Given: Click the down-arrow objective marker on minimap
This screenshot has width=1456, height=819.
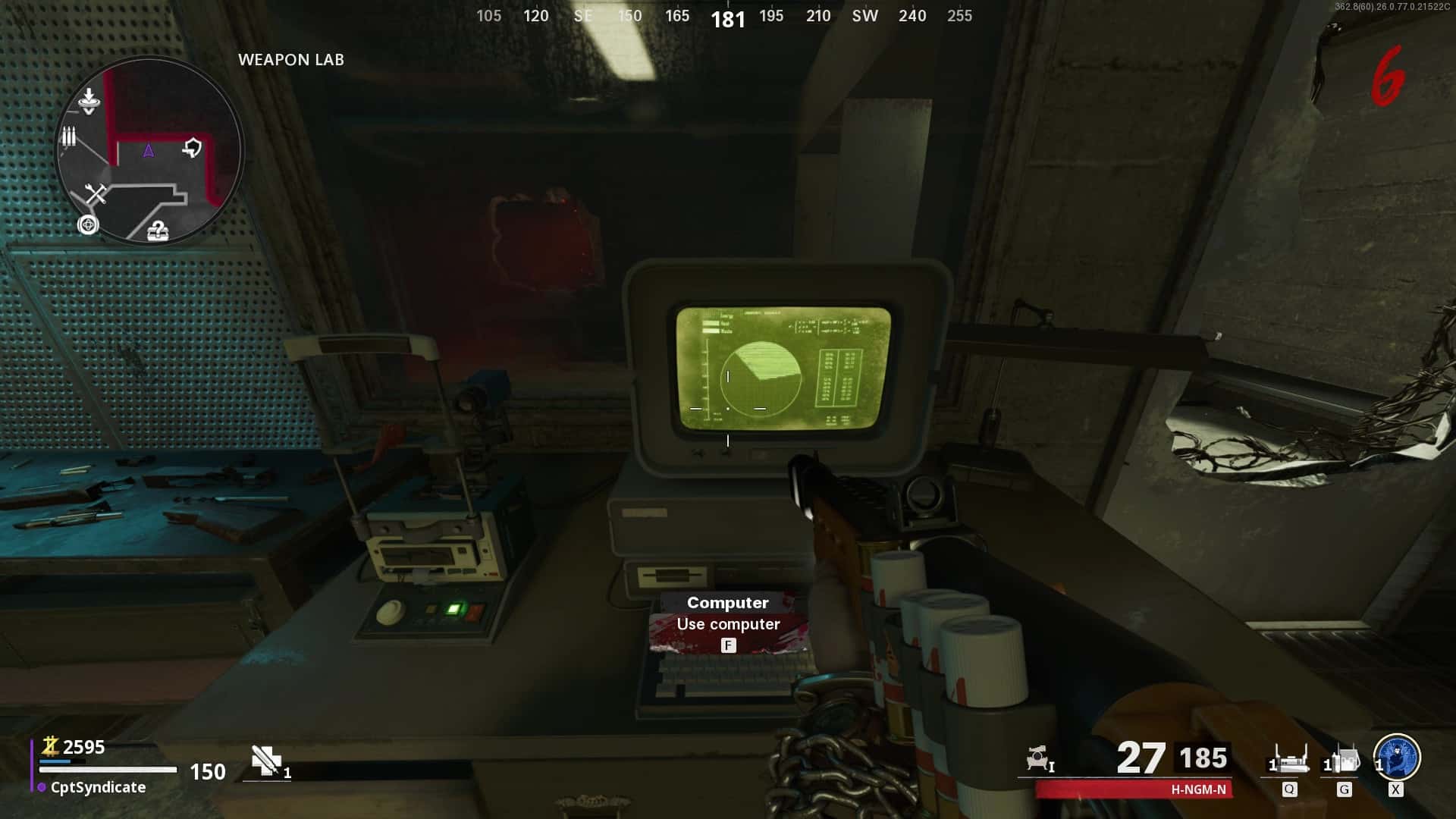Looking at the screenshot, I should tap(89, 100).
